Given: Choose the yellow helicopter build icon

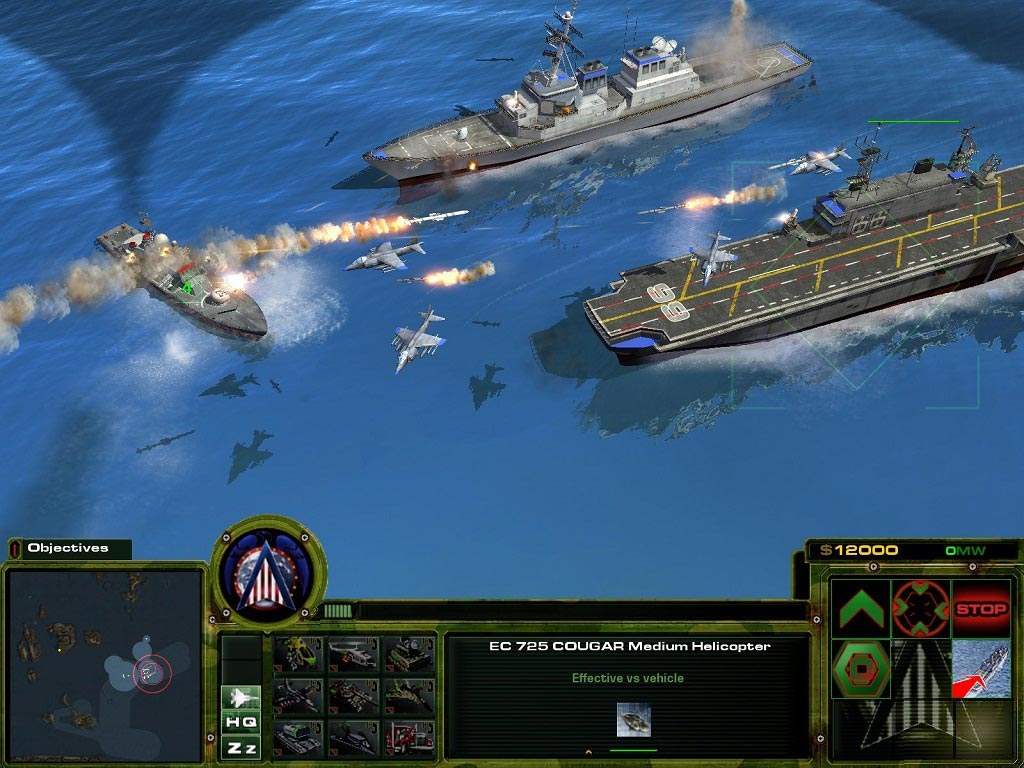Looking at the screenshot, I should (x=298, y=654).
